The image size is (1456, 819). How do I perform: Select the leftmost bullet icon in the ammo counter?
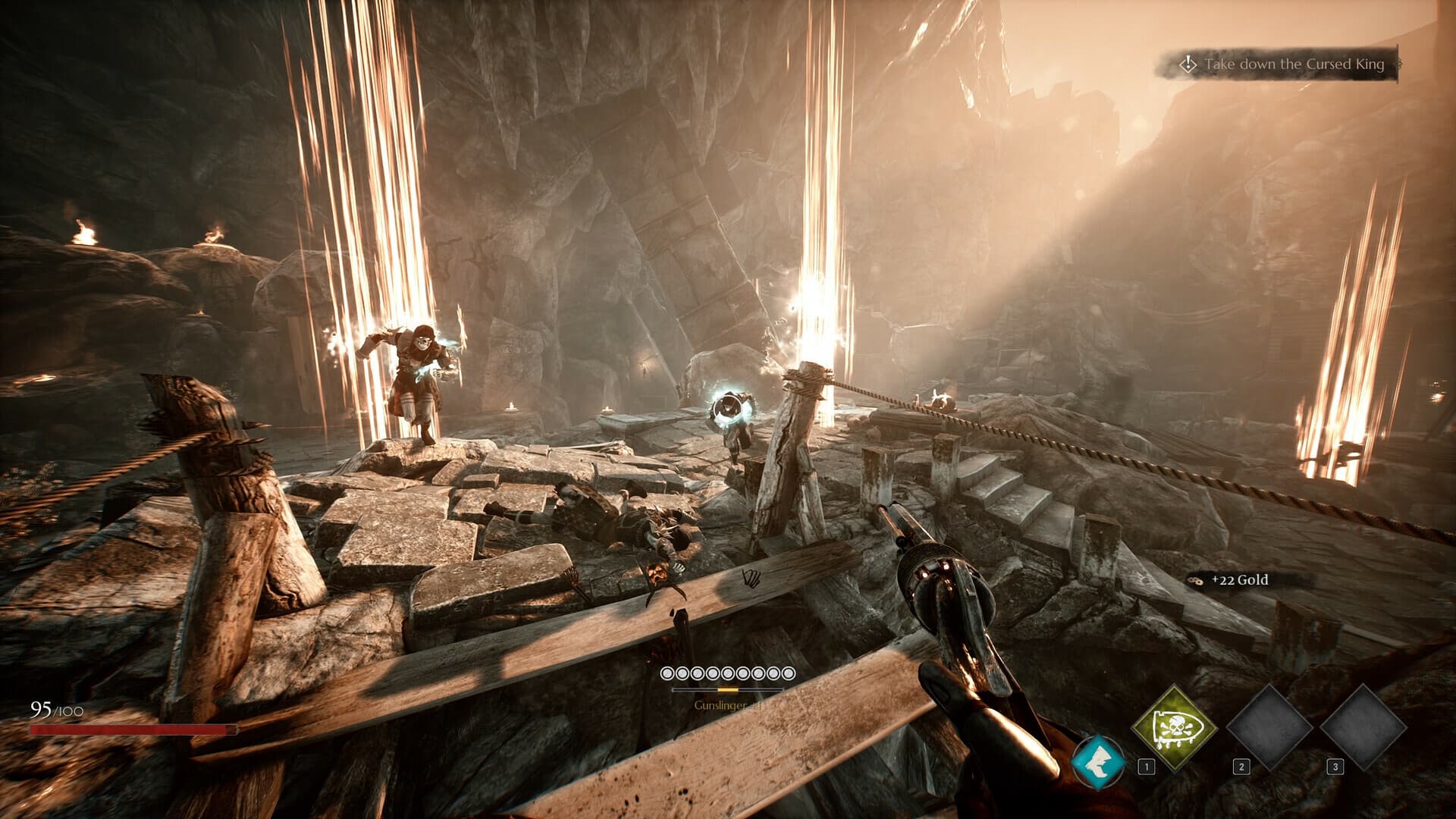coord(667,673)
